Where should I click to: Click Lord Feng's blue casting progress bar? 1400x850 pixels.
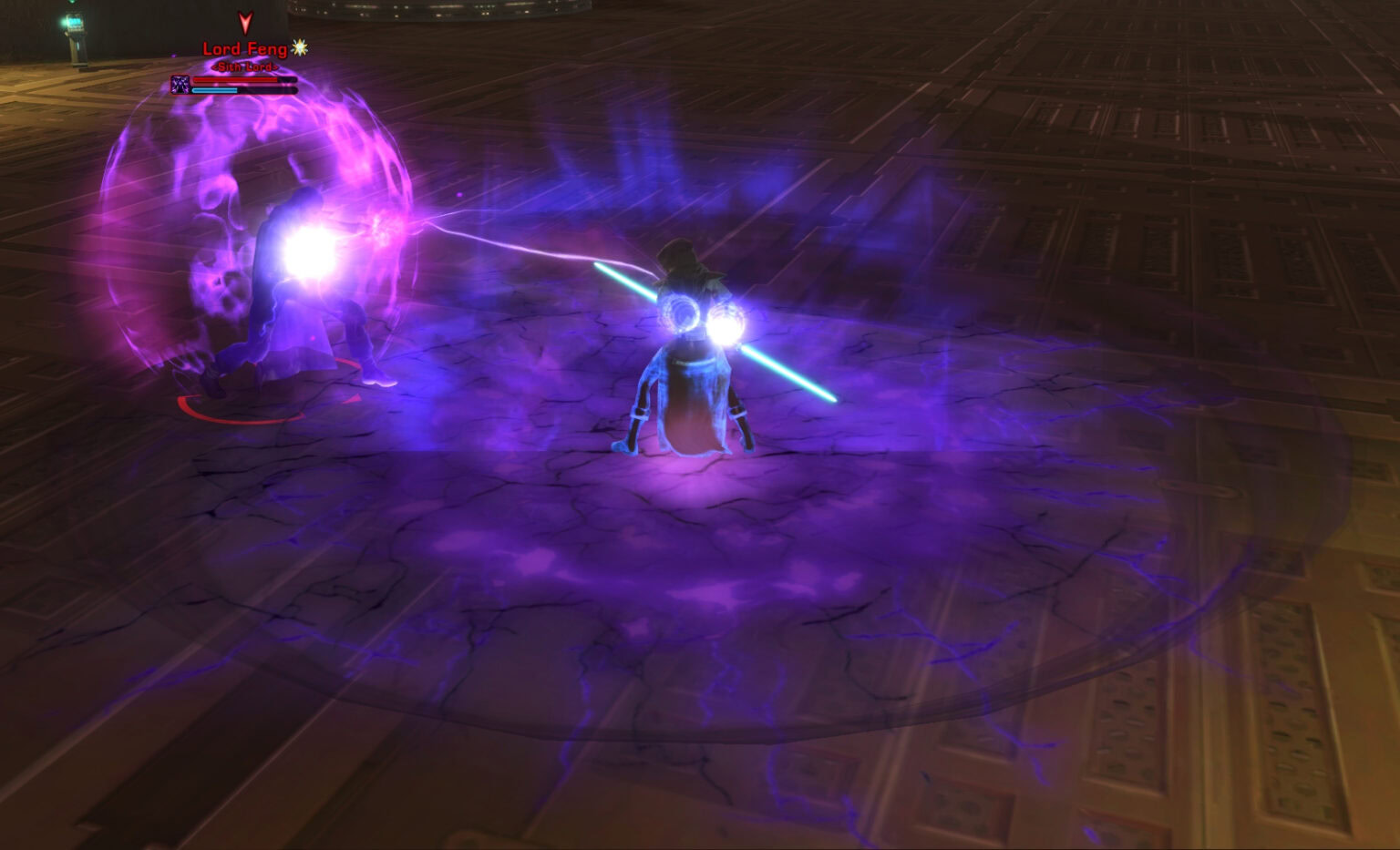tap(213, 91)
